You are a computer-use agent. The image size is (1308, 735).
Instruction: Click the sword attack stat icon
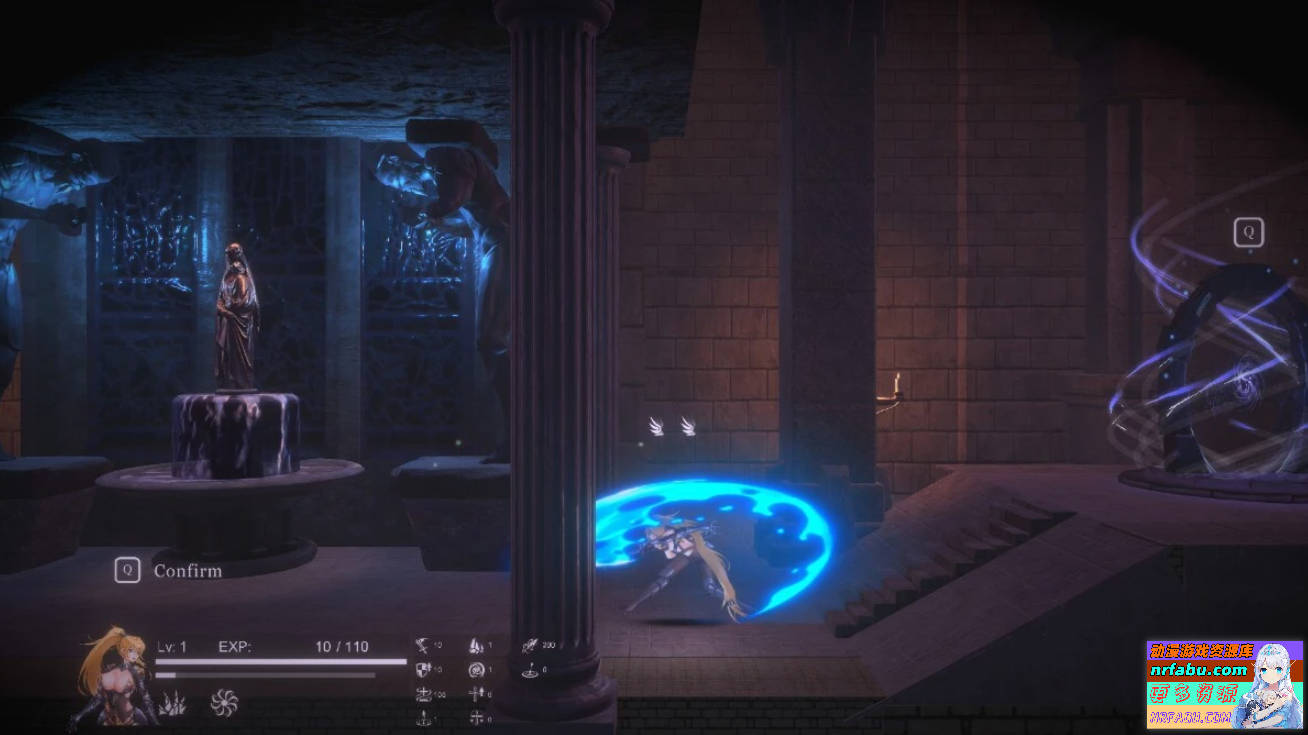pos(422,645)
